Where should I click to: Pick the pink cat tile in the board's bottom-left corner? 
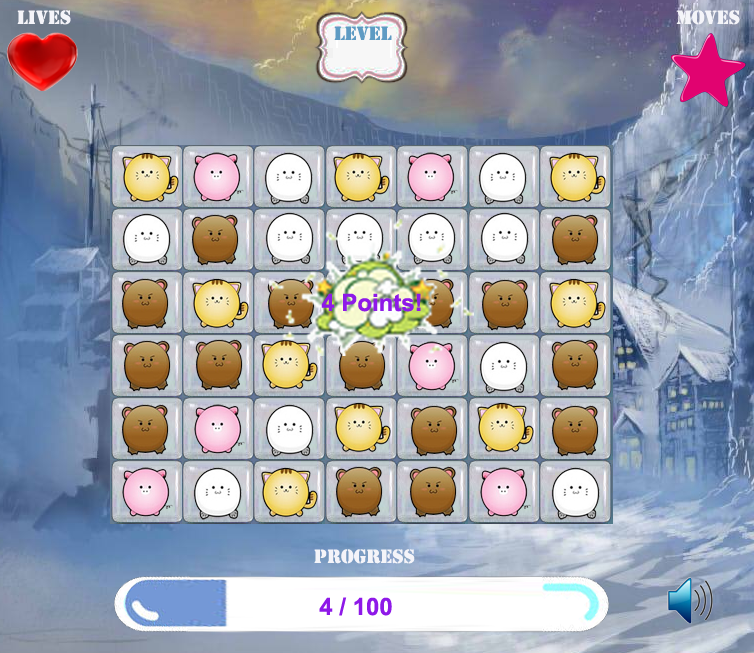(147, 491)
